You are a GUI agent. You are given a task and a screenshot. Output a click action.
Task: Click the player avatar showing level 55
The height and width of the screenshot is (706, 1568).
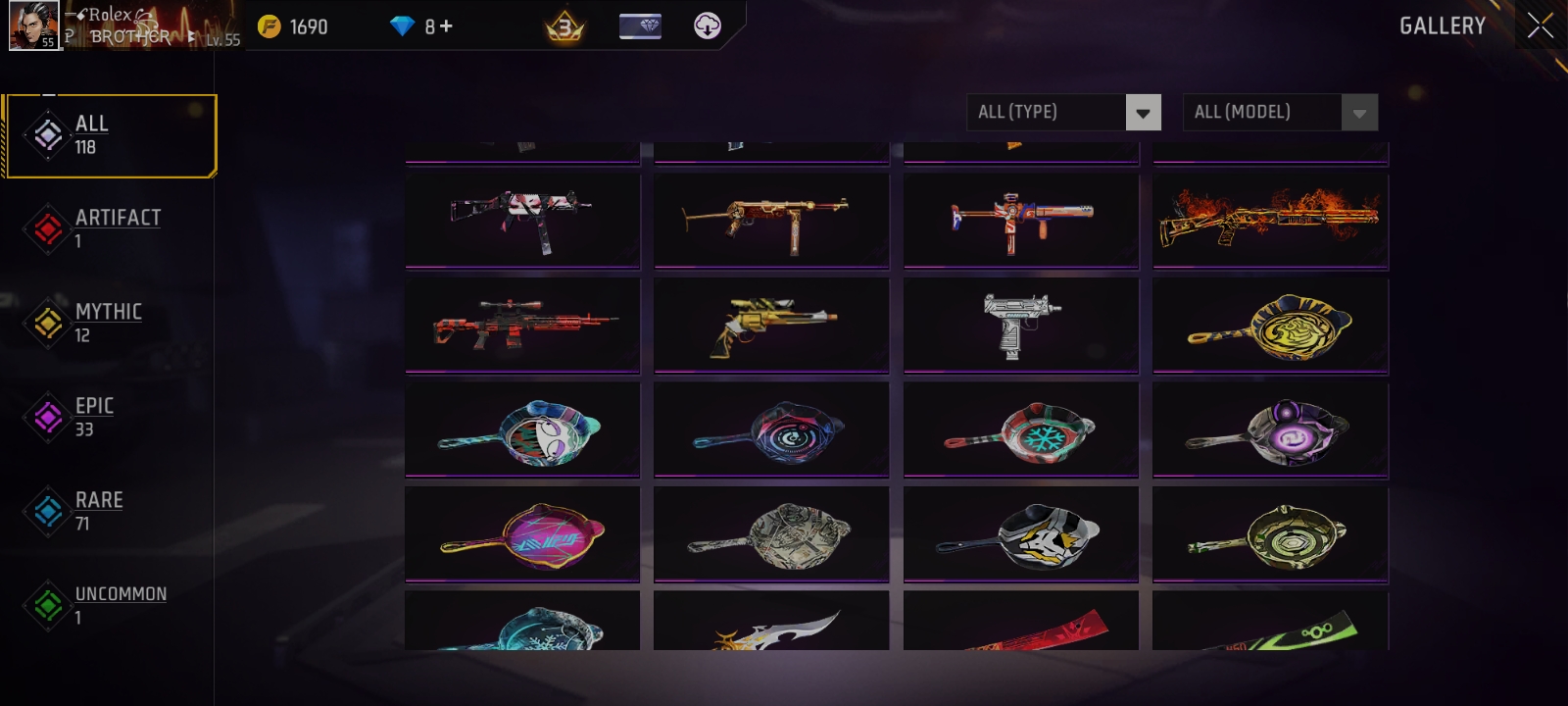[35, 25]
